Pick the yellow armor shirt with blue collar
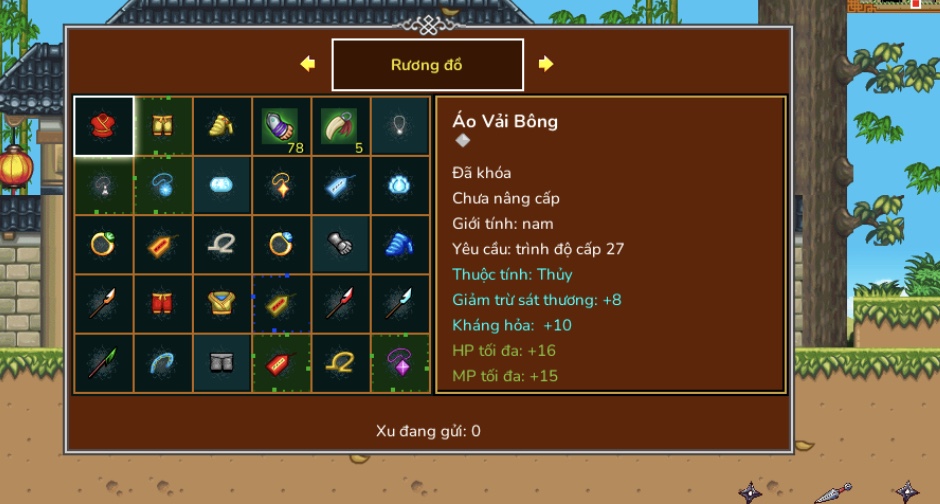The width and height of the screenshot is (940, 504). pyautogui.click(x=222, y=303)
